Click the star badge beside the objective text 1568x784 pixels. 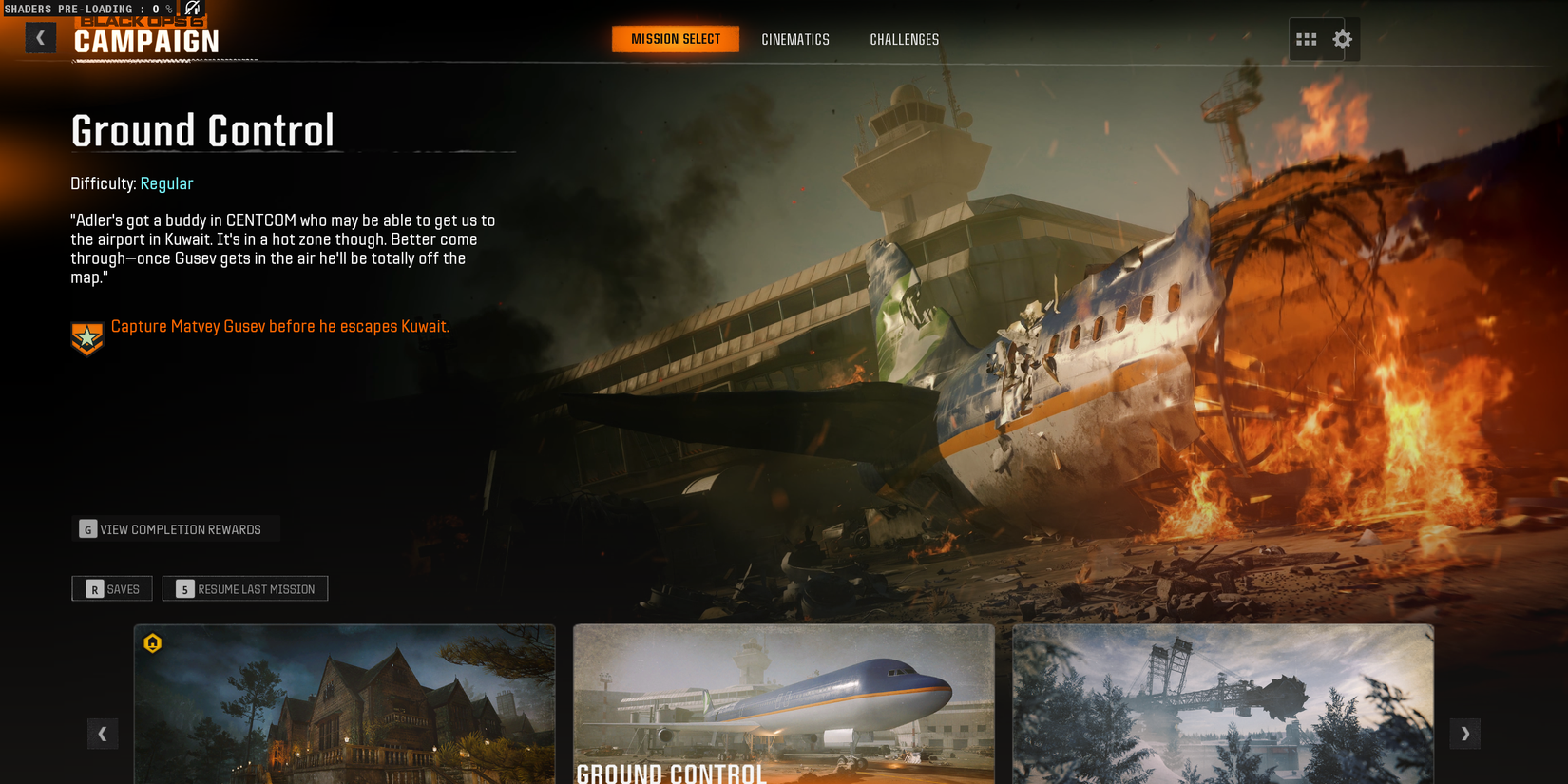pos(86,336)
